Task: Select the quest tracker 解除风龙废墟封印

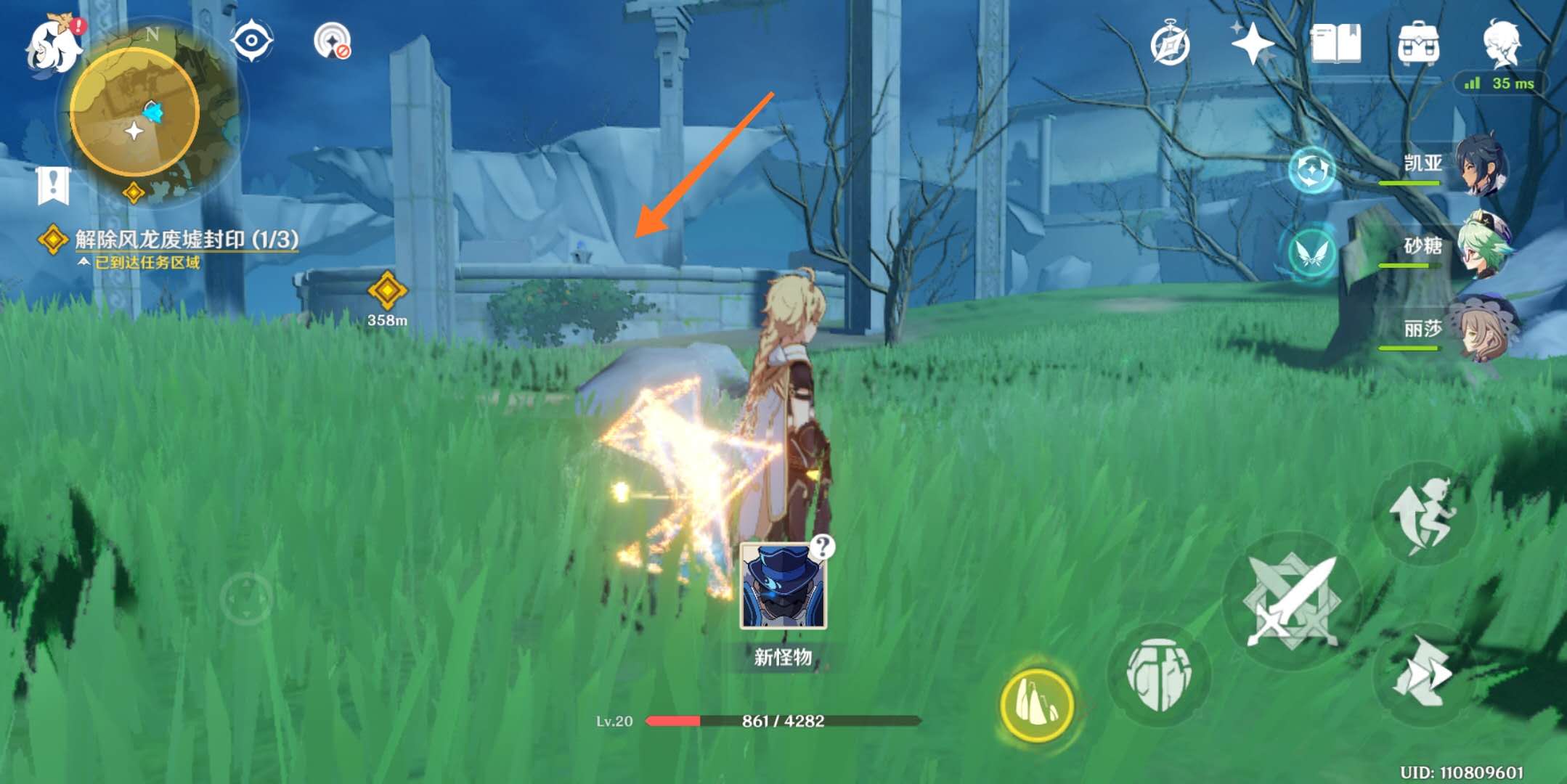Action: [186, 240]
